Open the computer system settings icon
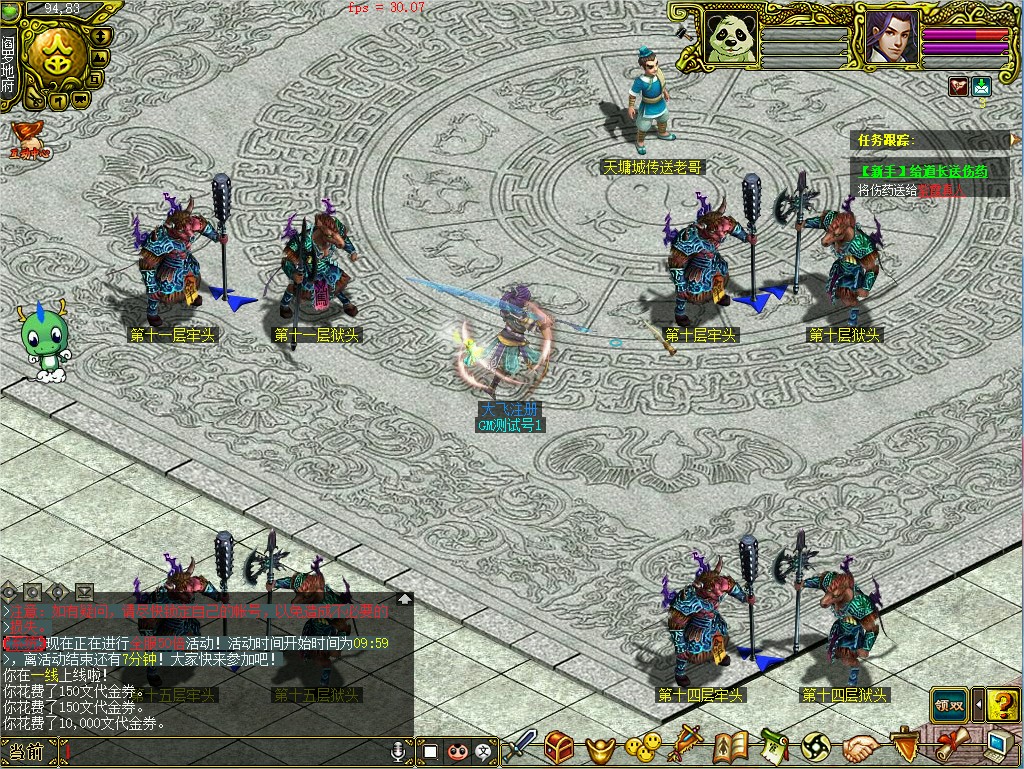 999,745
